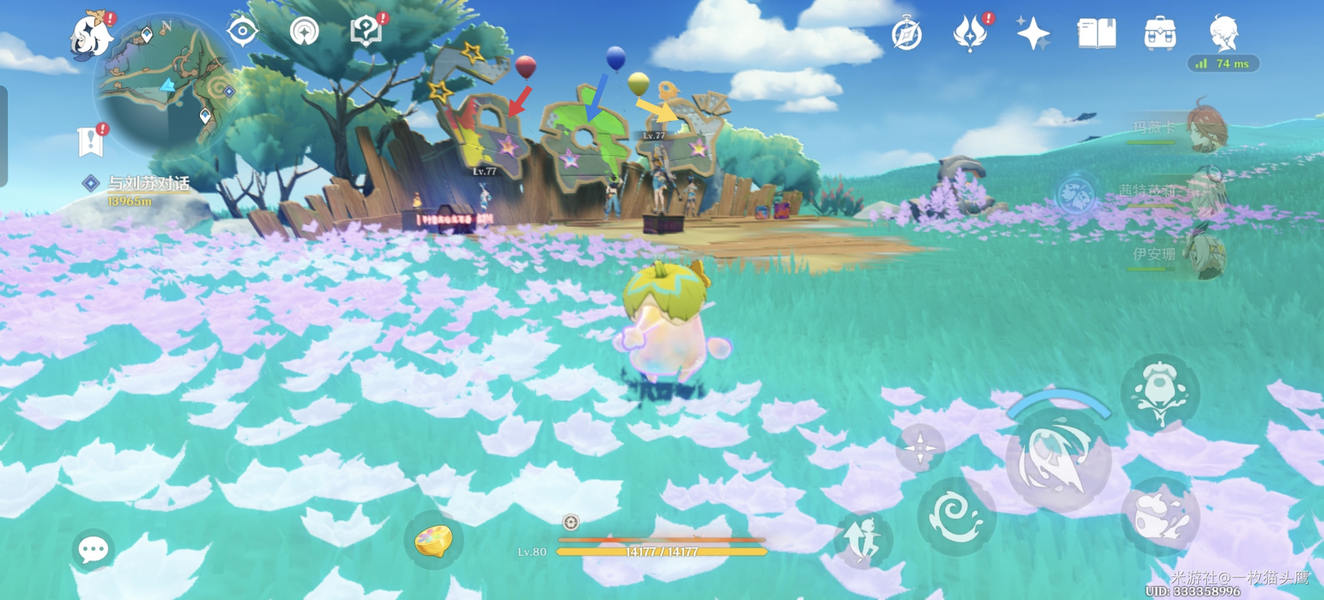Open the compass icon in the top bar
Viewport: 1324px width, 600px height.
point(906,34)
